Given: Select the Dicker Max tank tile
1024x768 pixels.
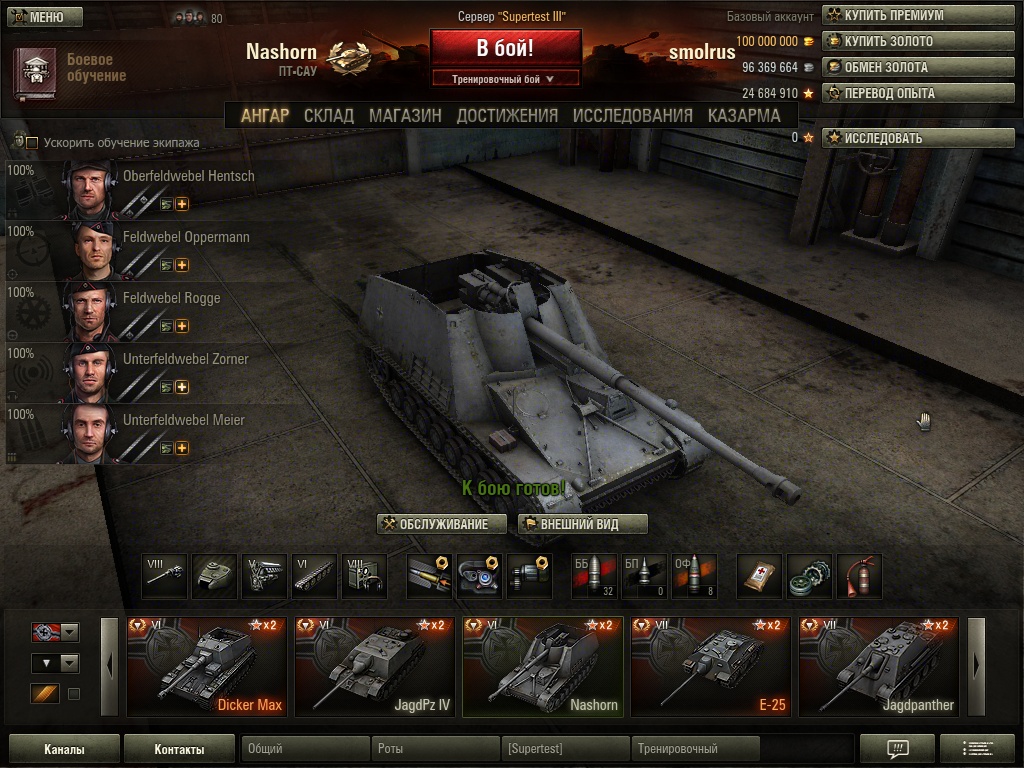Looking at the screenshot, I should pos(206,667).
